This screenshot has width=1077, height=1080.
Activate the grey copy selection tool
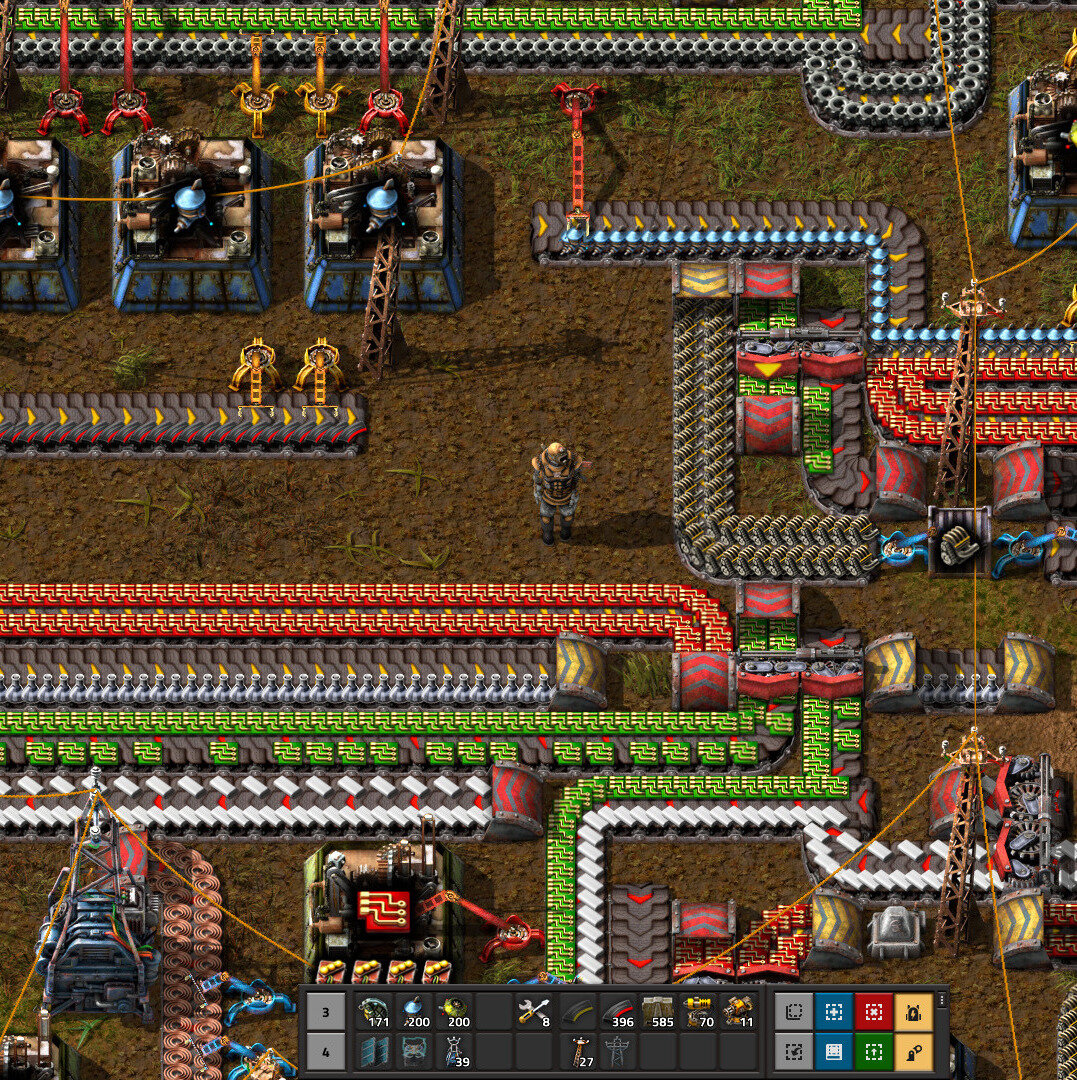[x=793, y=1012]
